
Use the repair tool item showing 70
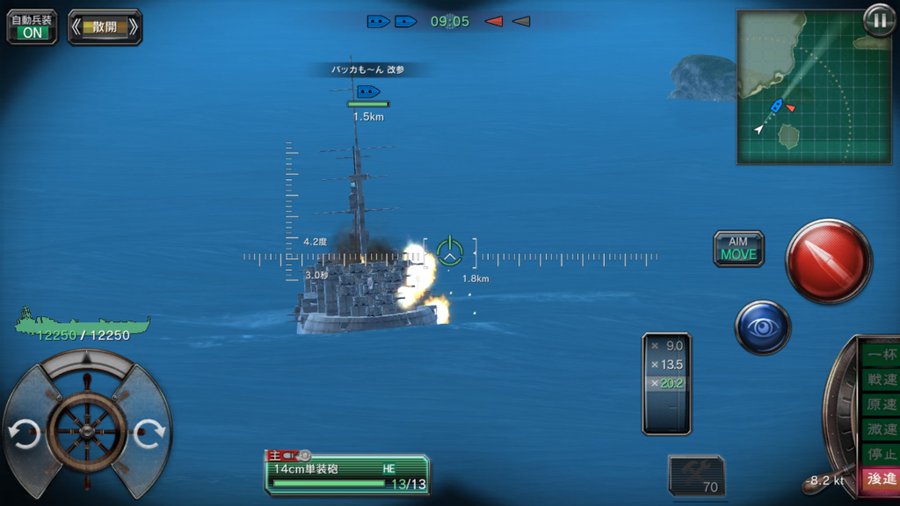click(696, 474)
